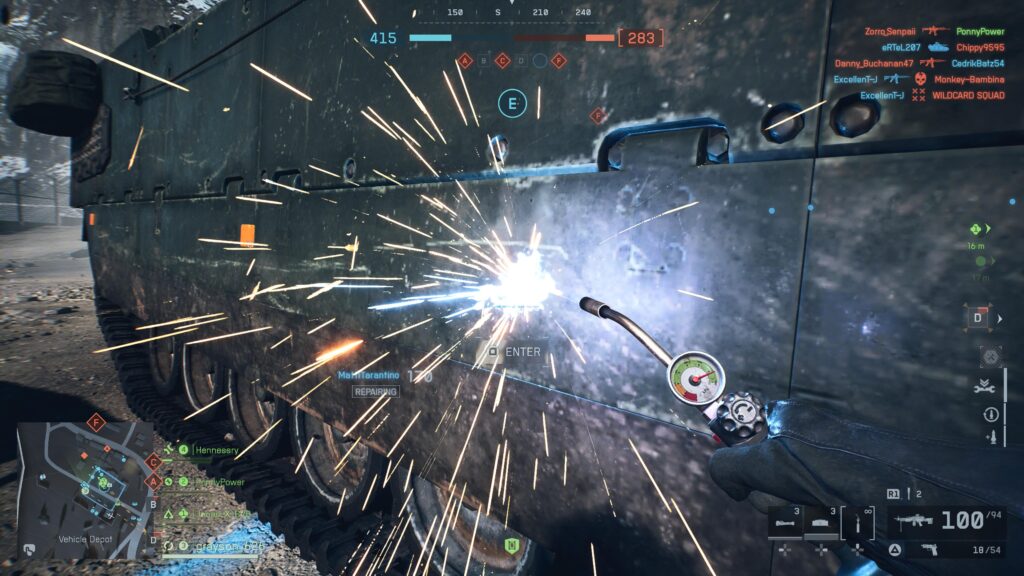This screenshot has width=1024, height=576.
Task: Choose the repair tool equipment slot
Action: coord(853,521)
